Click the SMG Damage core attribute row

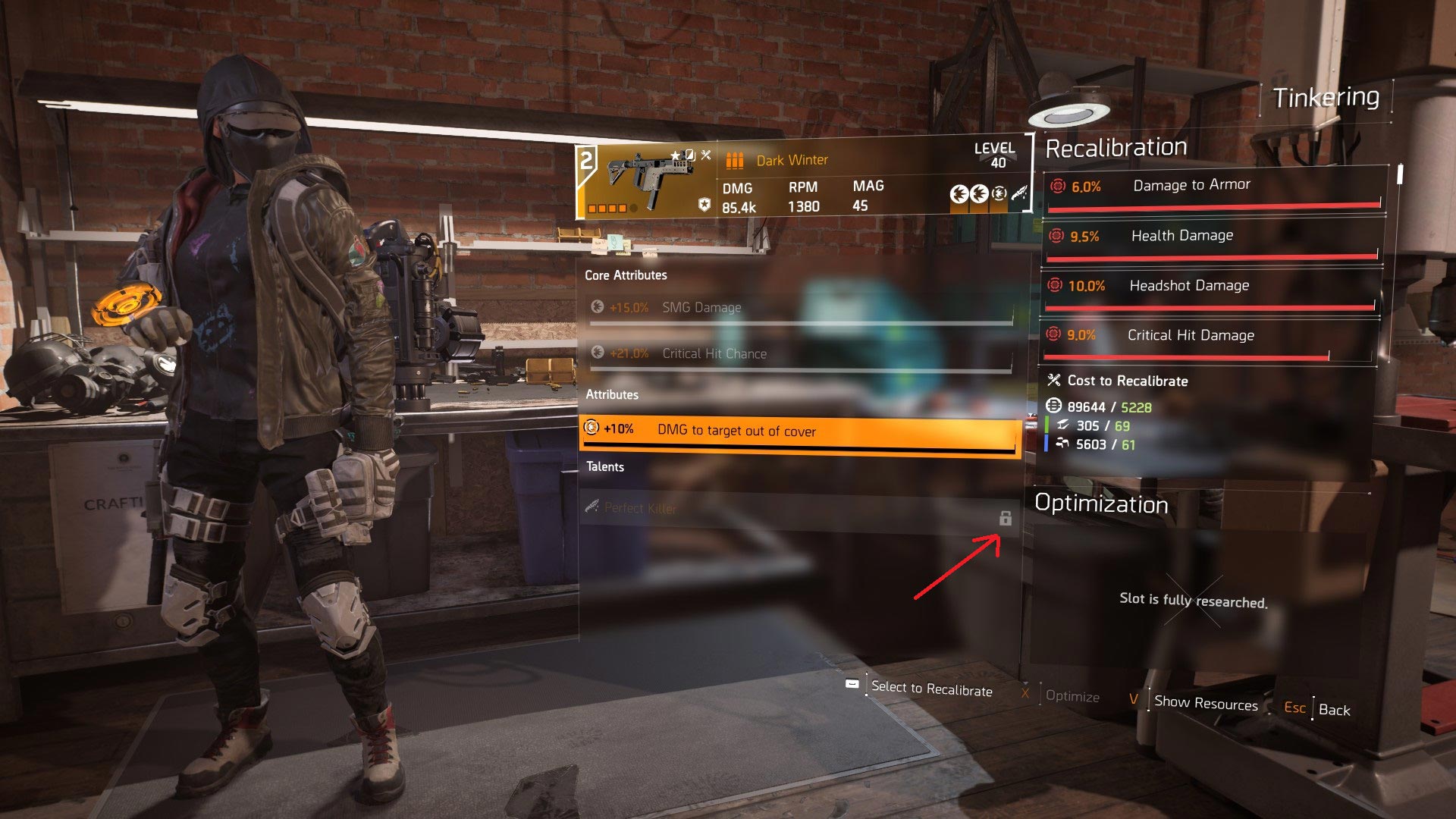tap(801, 308)
